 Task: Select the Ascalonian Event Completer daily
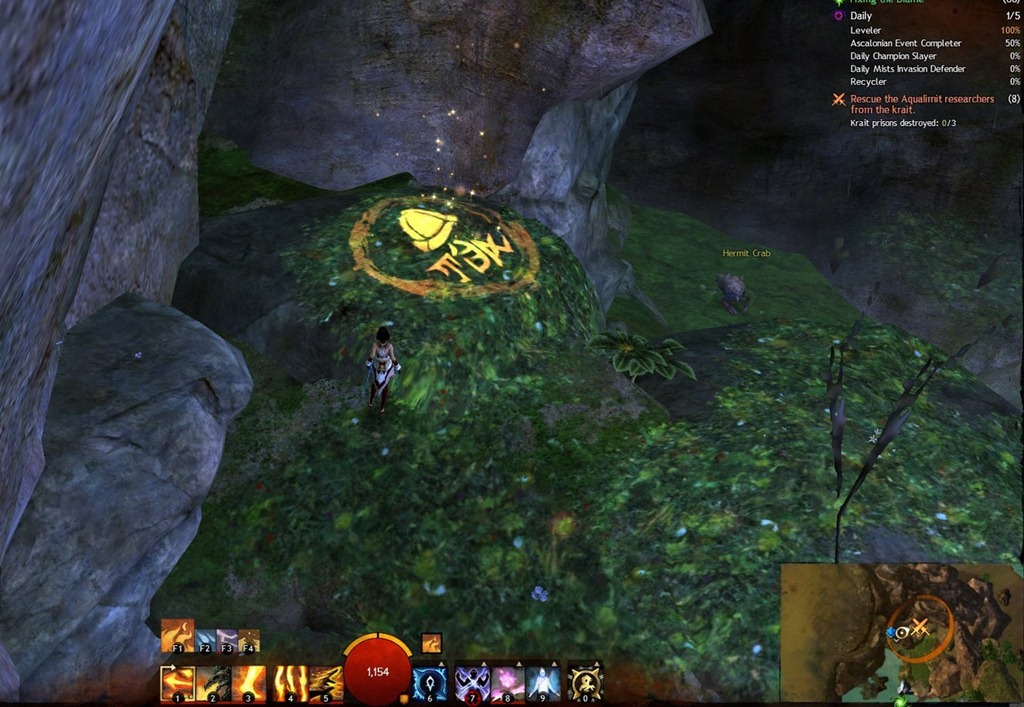click(x=906, y=43)
